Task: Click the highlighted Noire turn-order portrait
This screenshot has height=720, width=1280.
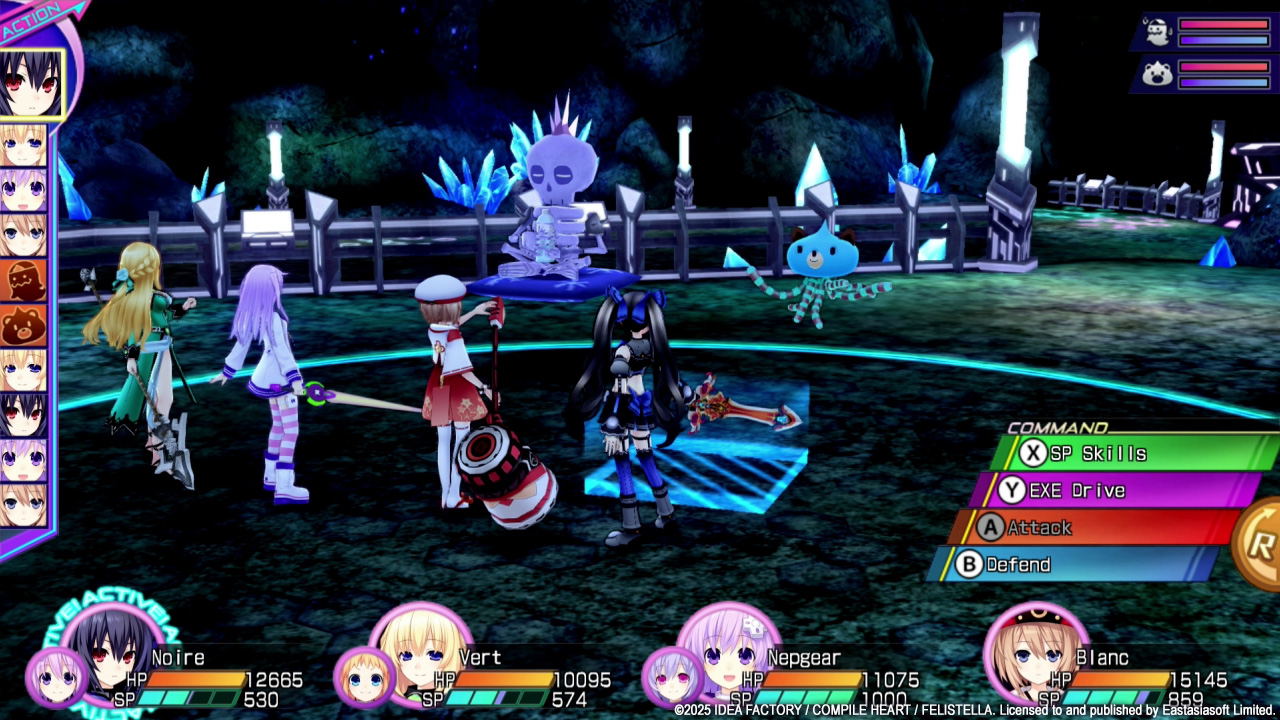Action: tap(30, 85)
